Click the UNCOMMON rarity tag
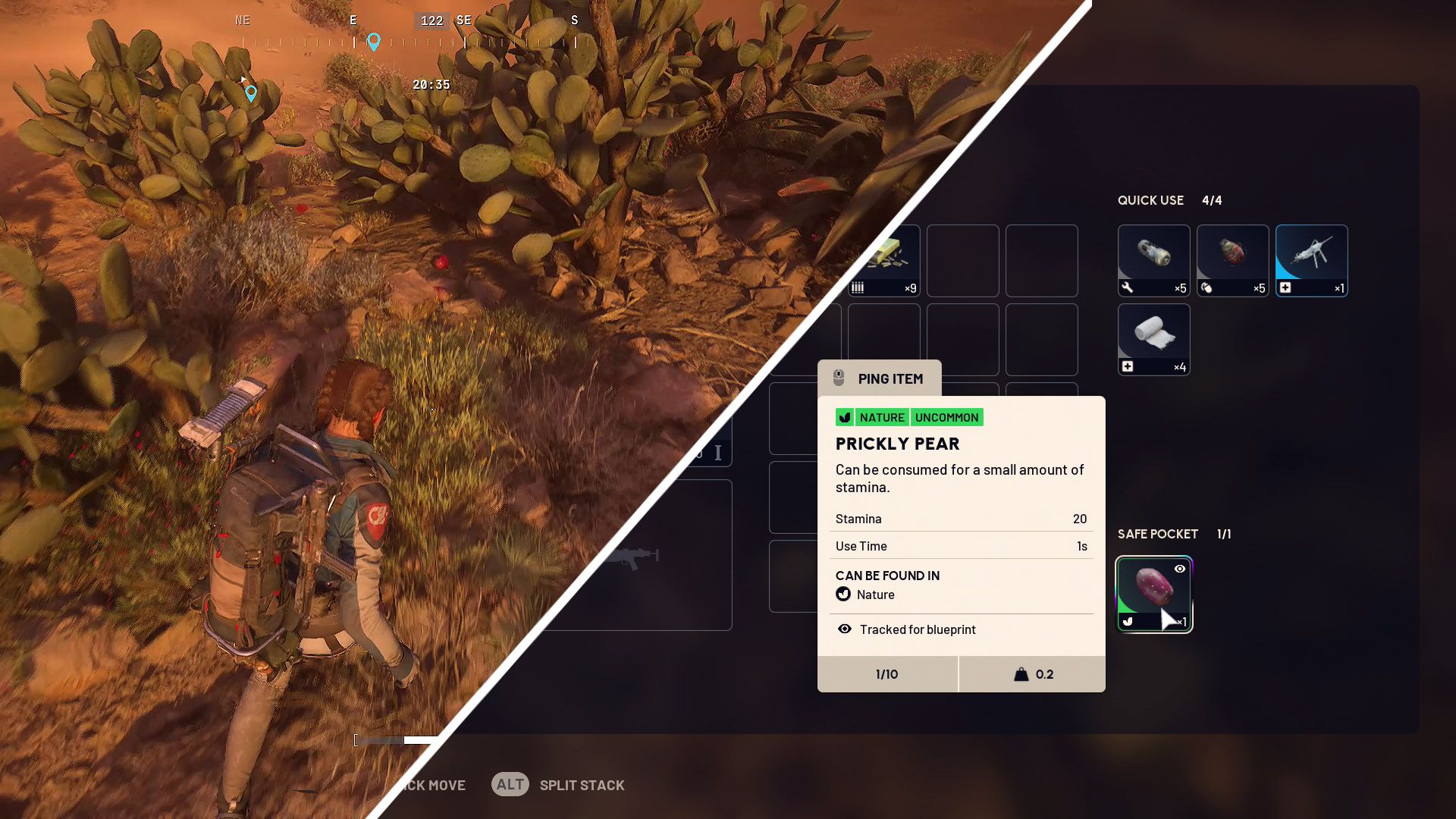This screenshot has height=819, width=1456. tap(947, 417)
